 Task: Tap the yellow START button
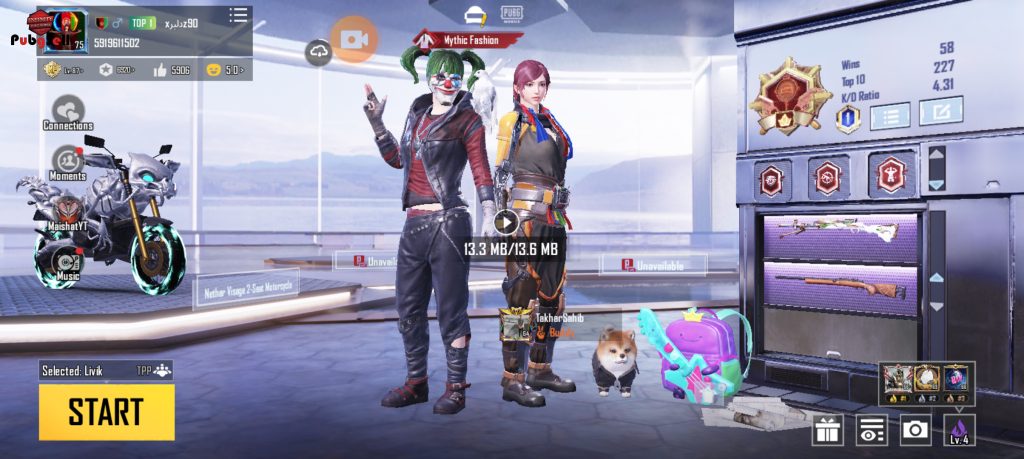[106, 411]
